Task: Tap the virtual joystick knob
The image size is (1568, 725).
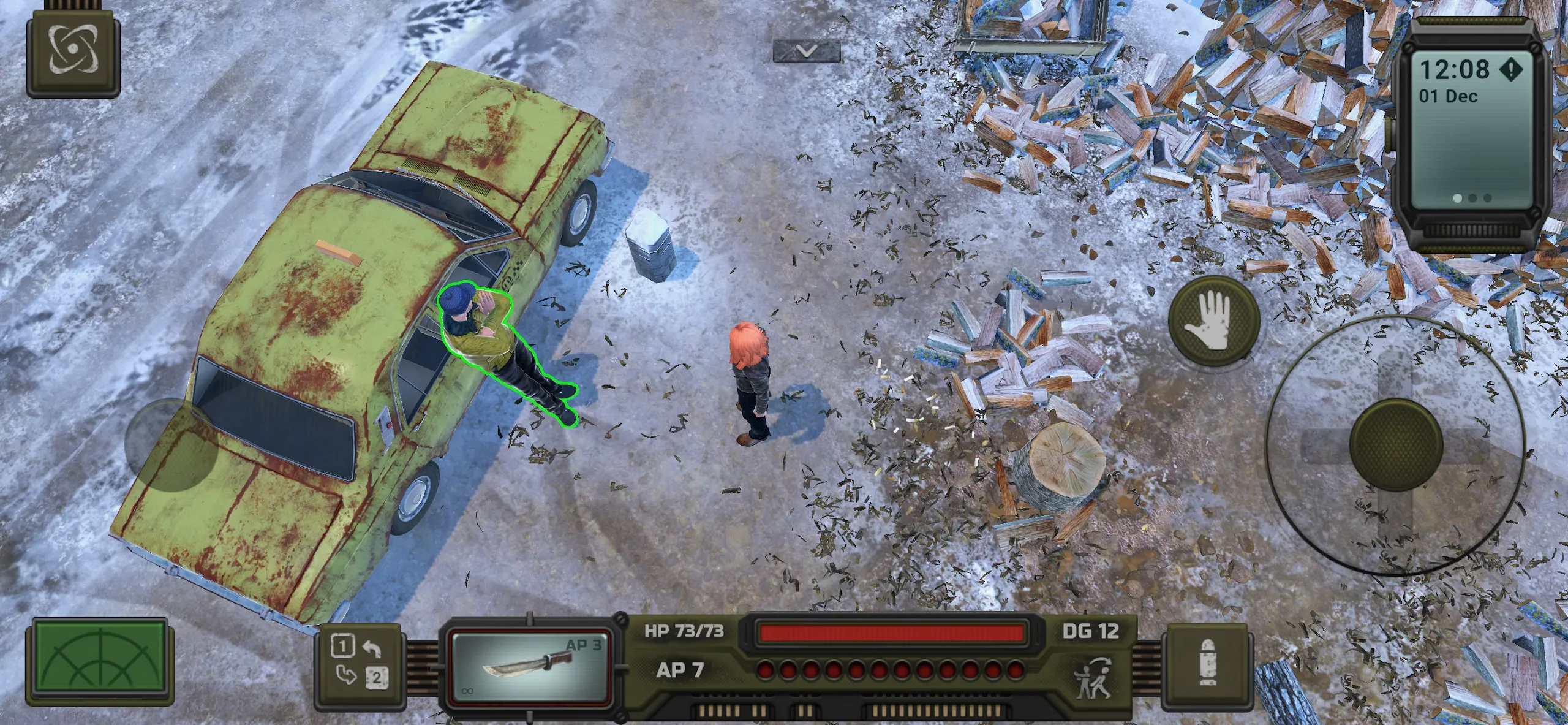Action: [x=1396, y=445]
